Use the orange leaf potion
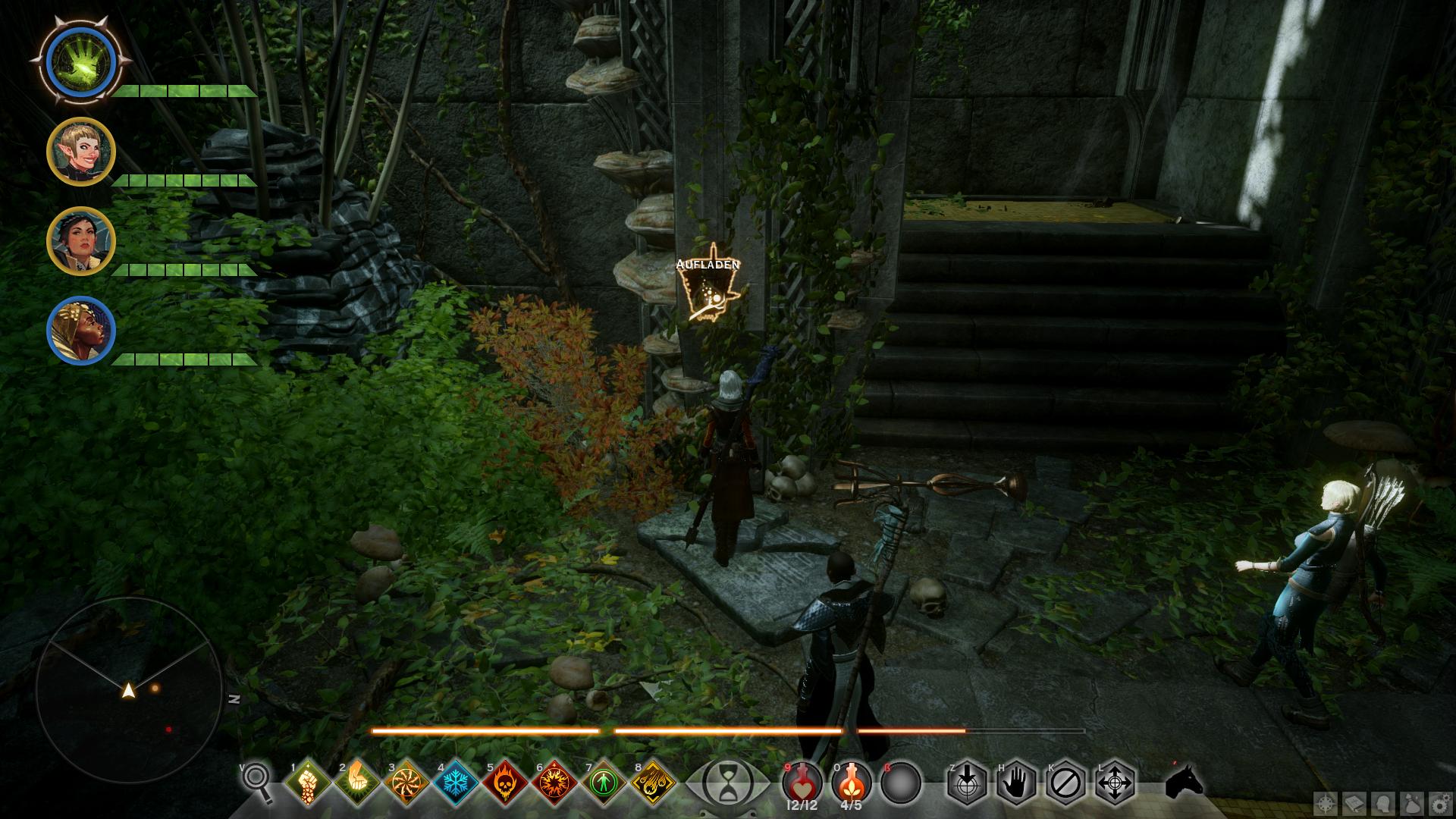 pos(851,781)
